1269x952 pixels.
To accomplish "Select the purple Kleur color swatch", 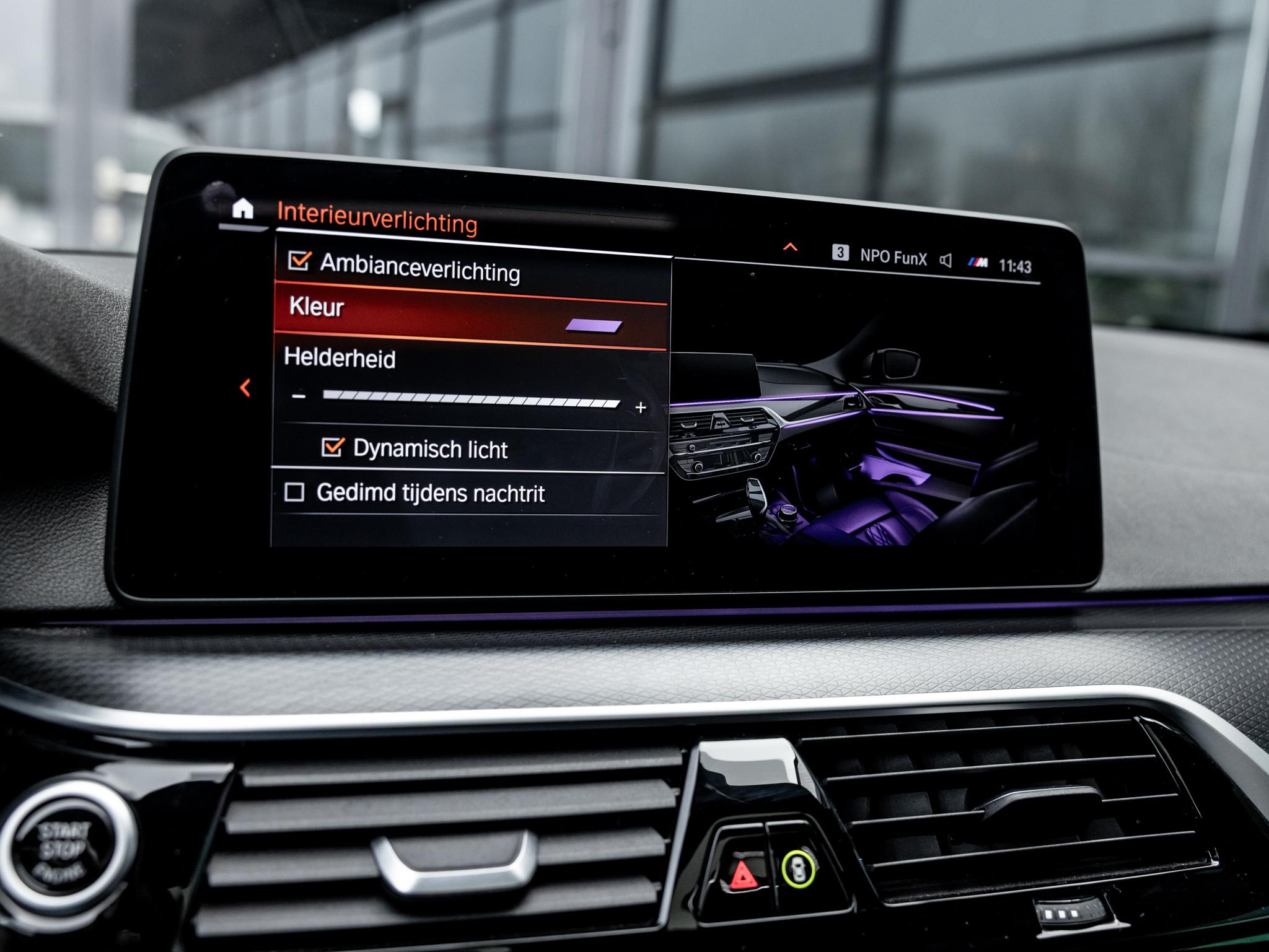I will pos(594,326).
